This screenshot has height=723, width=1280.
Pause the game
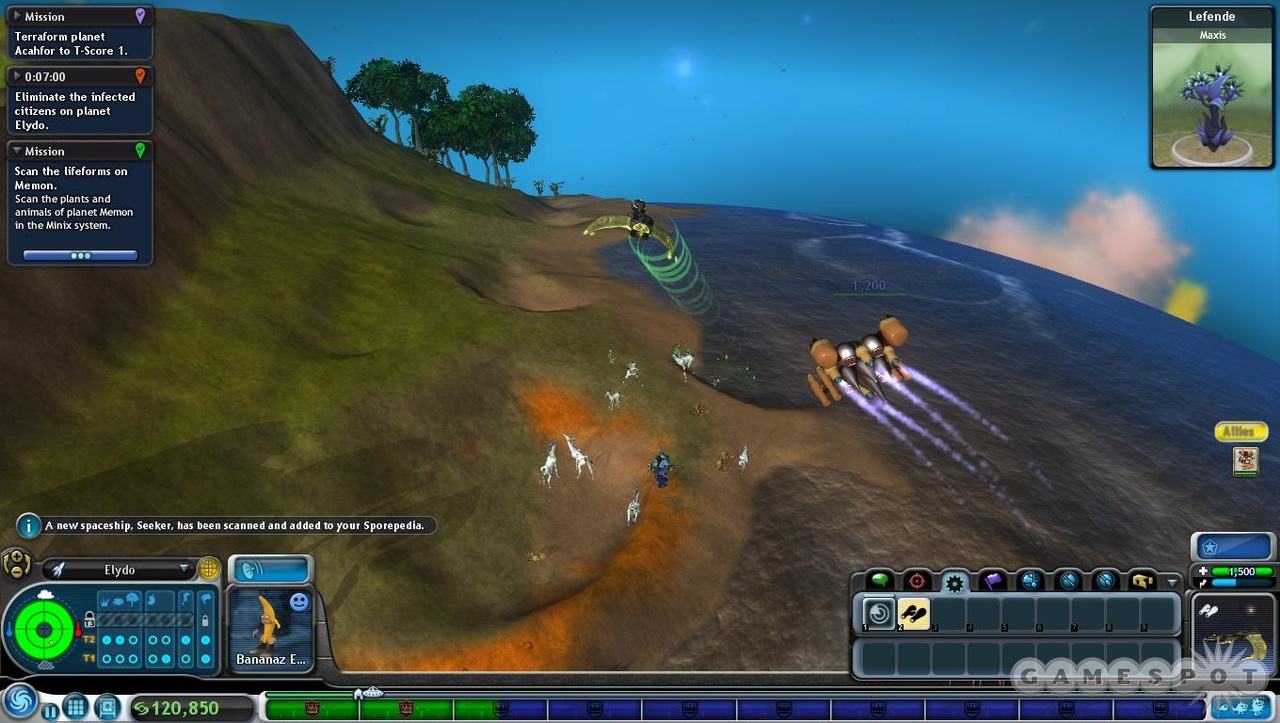(50, 711)
